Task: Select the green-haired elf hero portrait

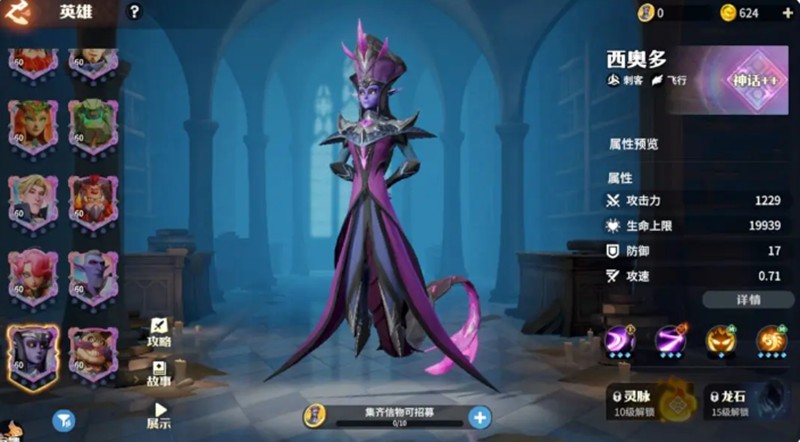Action: click(x=33, y=124)
